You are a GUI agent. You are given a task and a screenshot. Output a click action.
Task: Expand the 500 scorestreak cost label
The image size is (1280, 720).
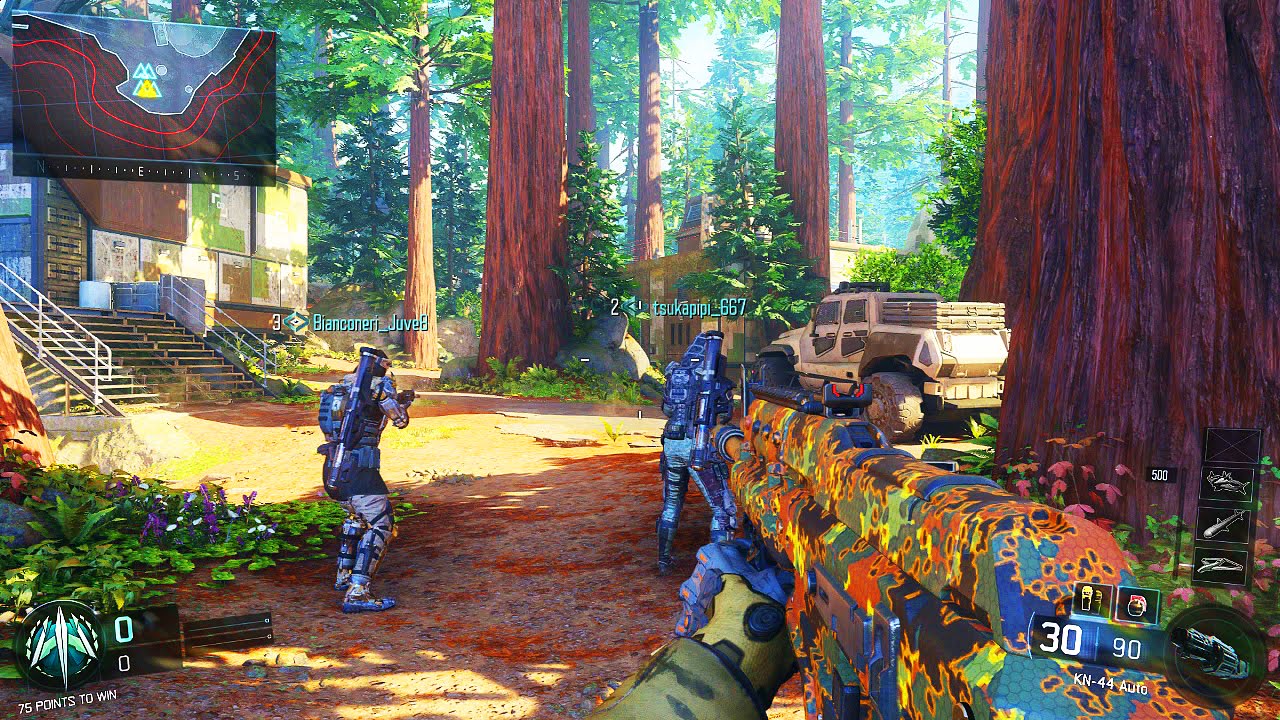pos(1159,475)
